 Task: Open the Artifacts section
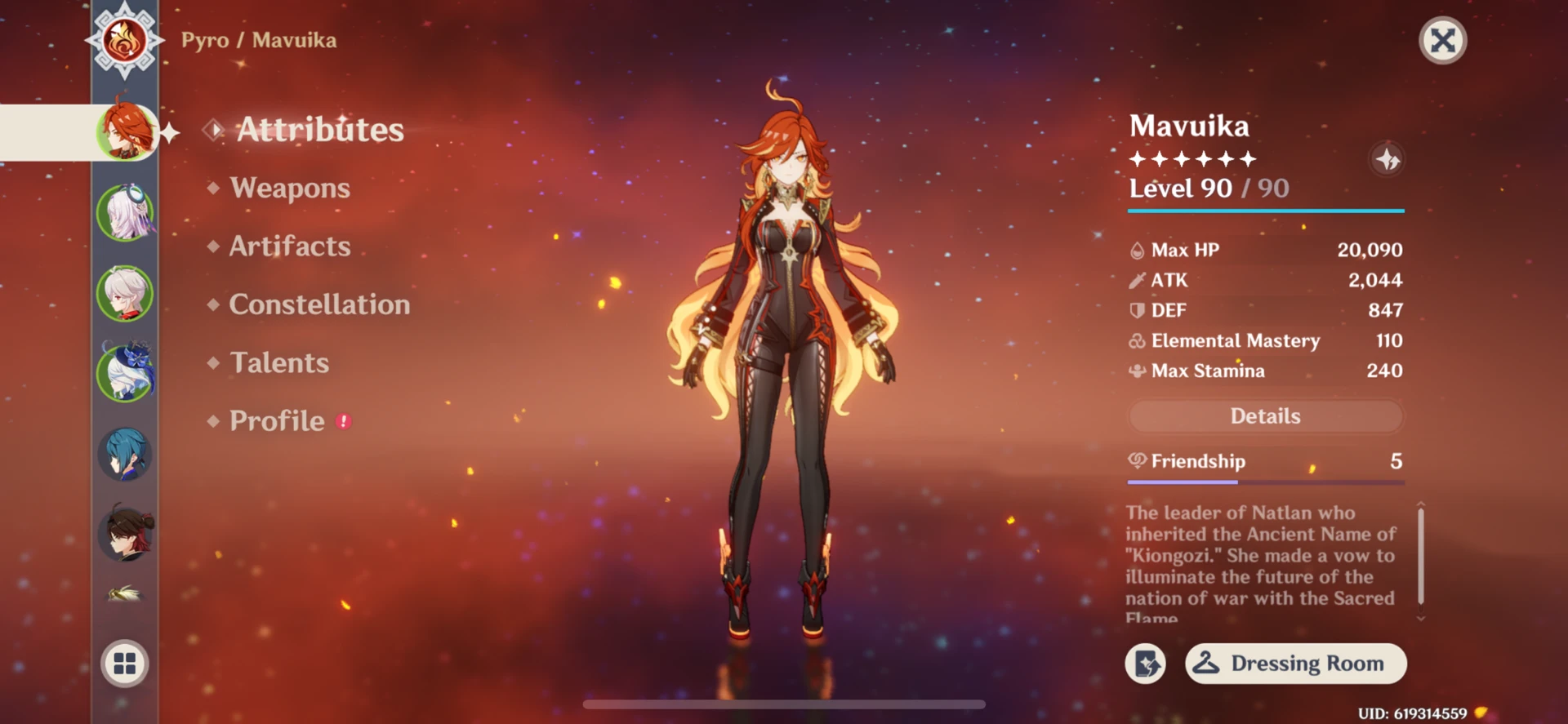click(288, 246)
